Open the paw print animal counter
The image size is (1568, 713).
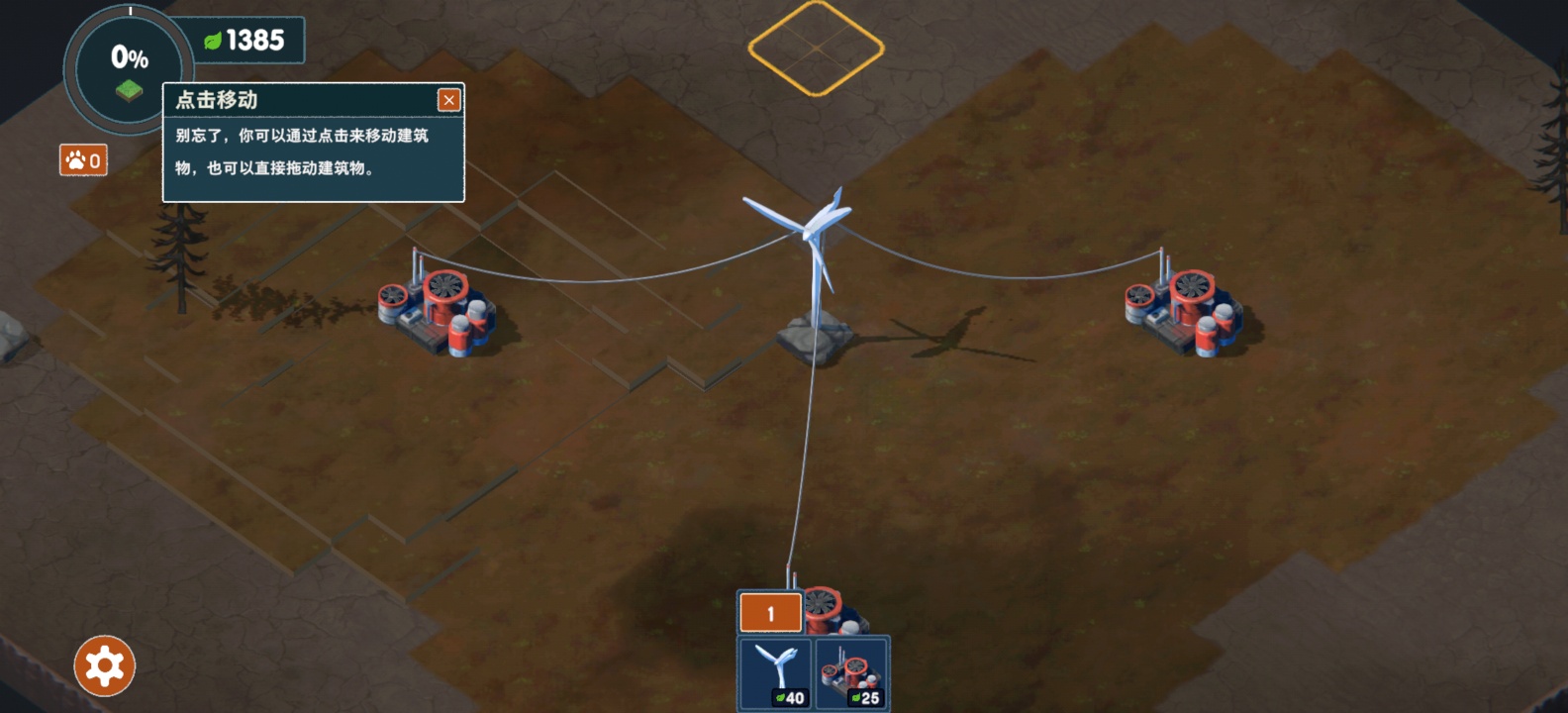point(83,160)
